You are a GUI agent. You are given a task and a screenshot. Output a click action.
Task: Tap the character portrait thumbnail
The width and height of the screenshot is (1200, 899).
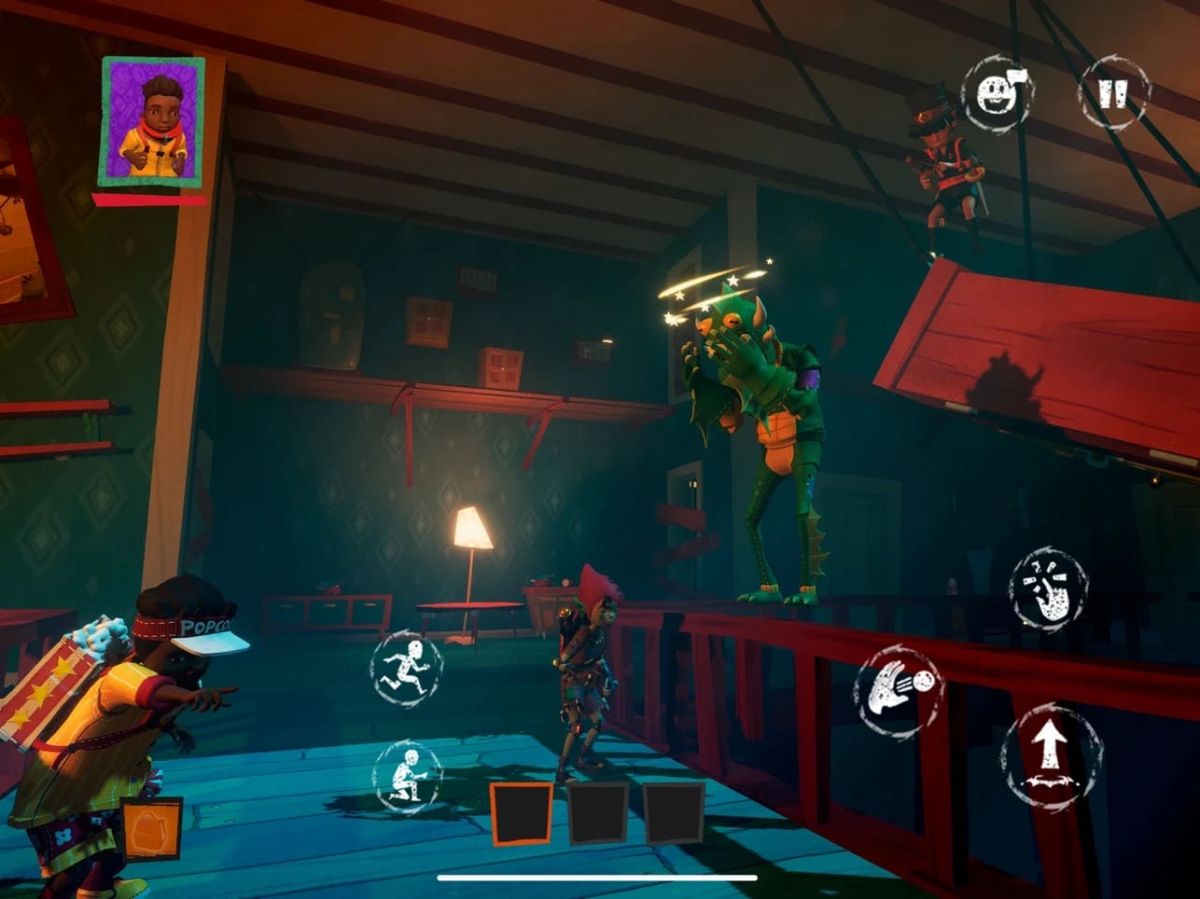coord(152,122)
